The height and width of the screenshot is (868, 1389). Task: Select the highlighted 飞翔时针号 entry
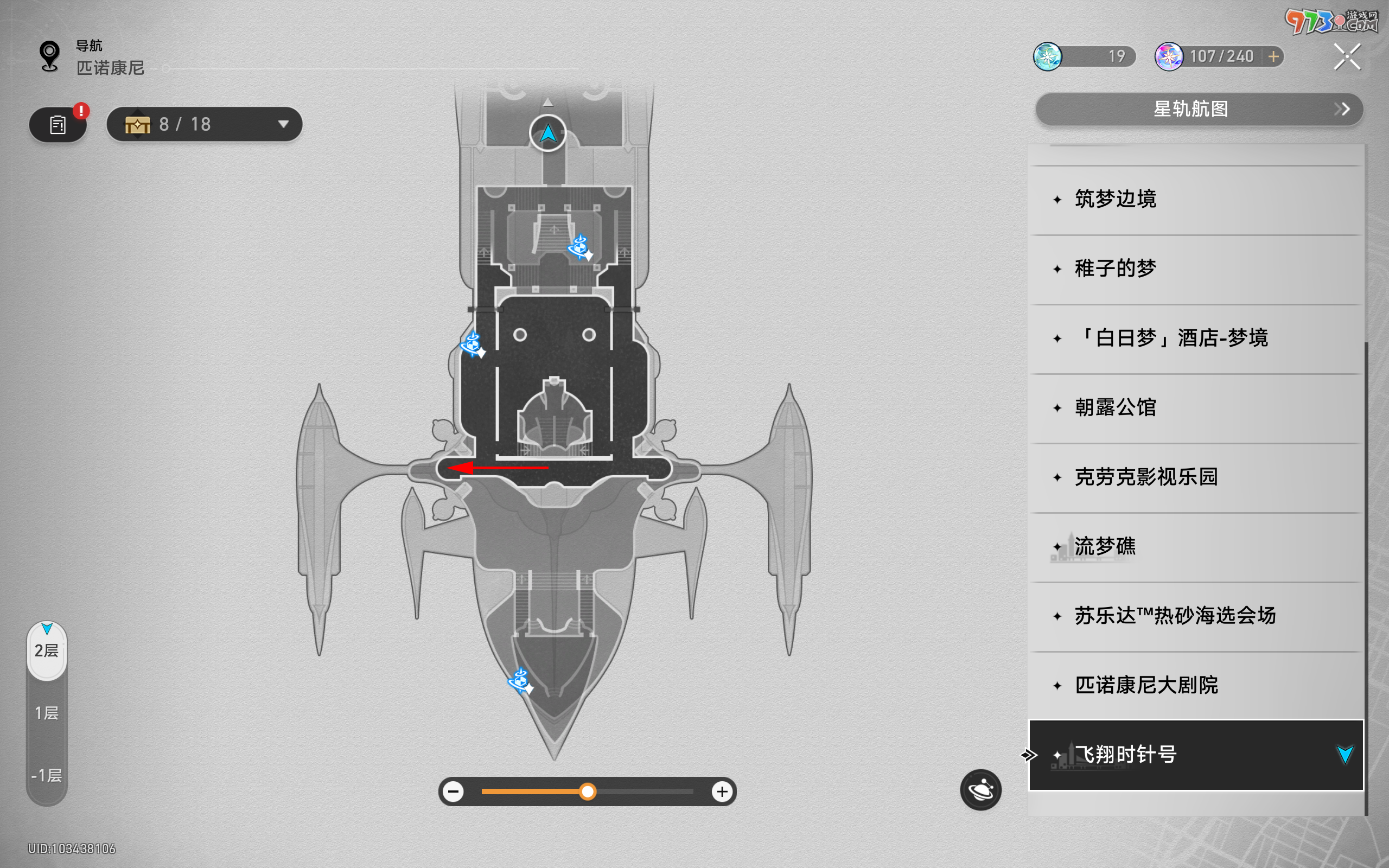(x=1194, y=755)
